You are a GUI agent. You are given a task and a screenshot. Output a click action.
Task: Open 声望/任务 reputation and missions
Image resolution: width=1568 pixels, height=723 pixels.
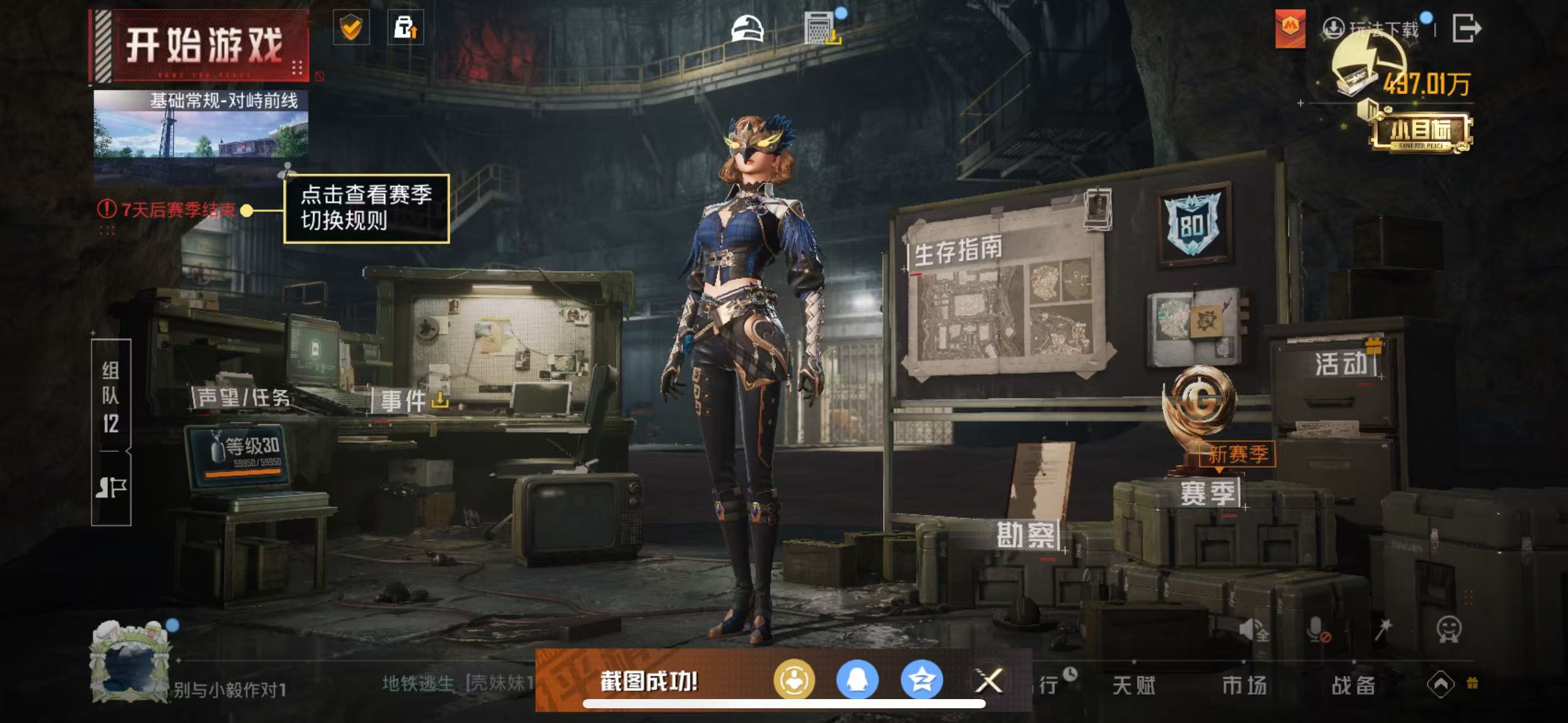coord(243,398)
